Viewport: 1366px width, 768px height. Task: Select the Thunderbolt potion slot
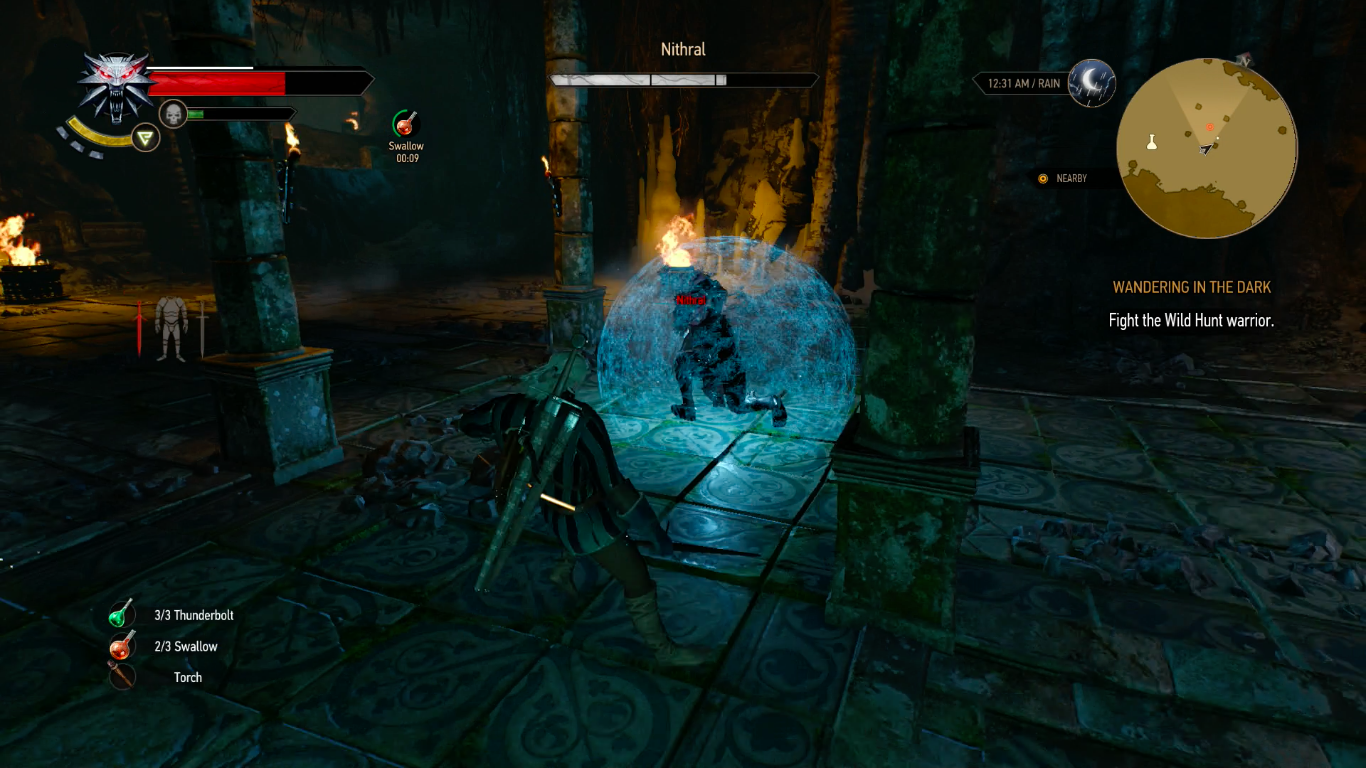tap(121, 615)
